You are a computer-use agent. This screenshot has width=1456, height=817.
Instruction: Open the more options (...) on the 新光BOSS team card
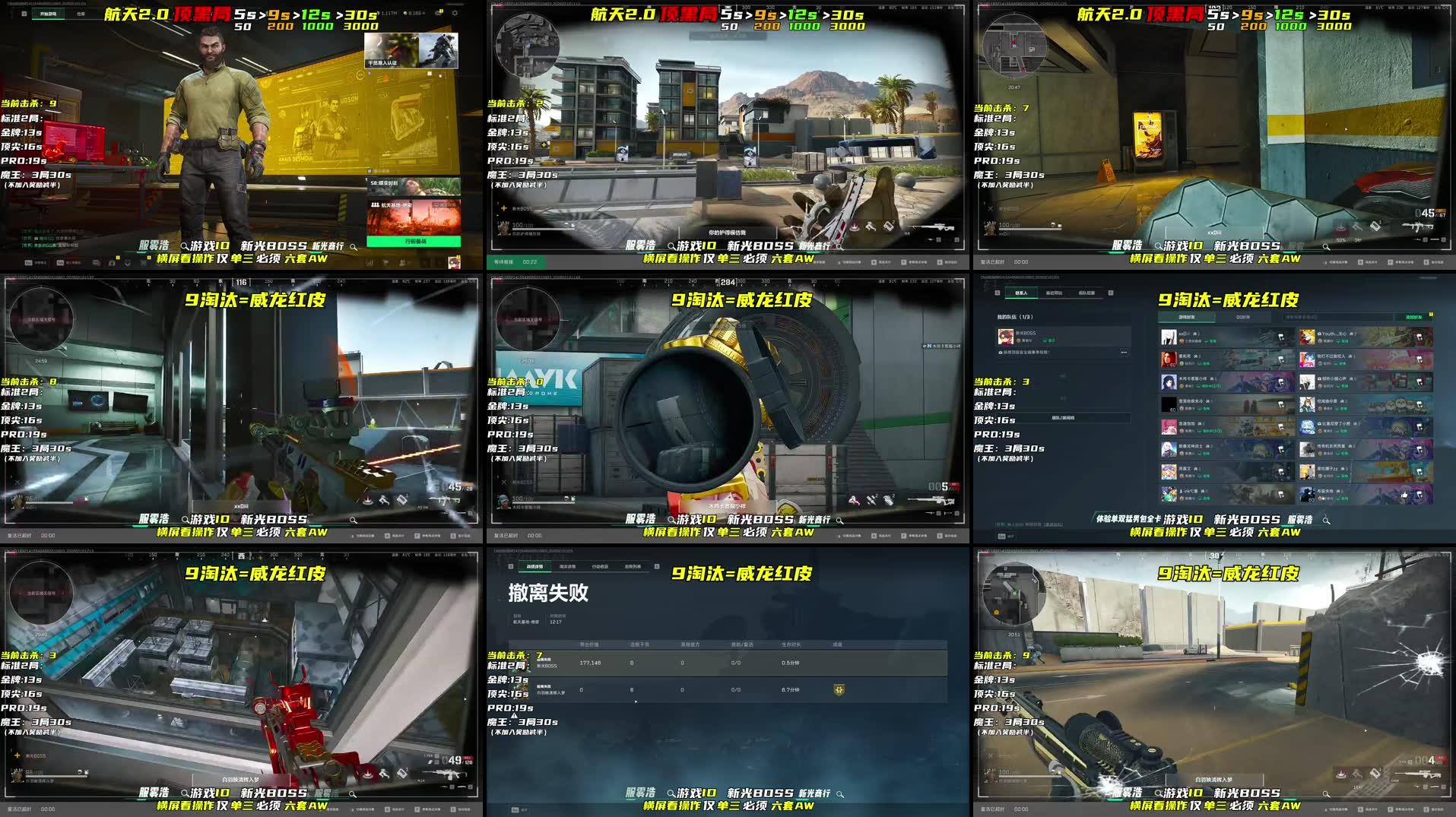pyautogui.click(x=1125, y=352)
